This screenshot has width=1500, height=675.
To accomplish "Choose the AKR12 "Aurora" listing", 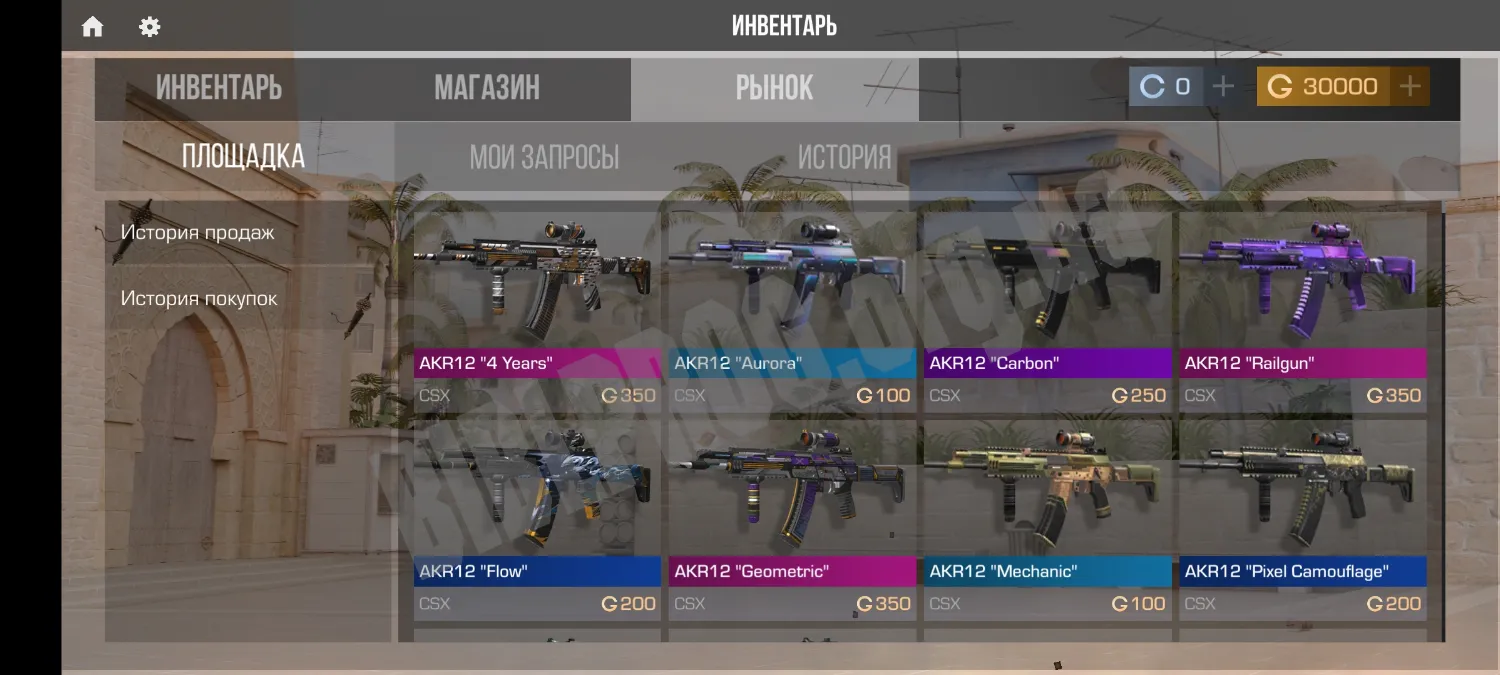I will coord(792,310).
